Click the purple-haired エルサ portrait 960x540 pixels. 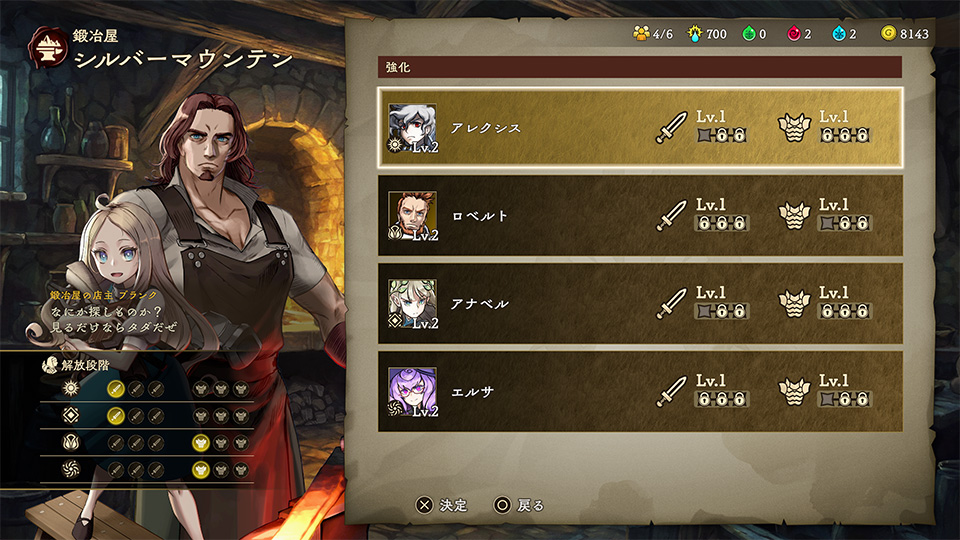pyautogui.click(x=412, y=391)
